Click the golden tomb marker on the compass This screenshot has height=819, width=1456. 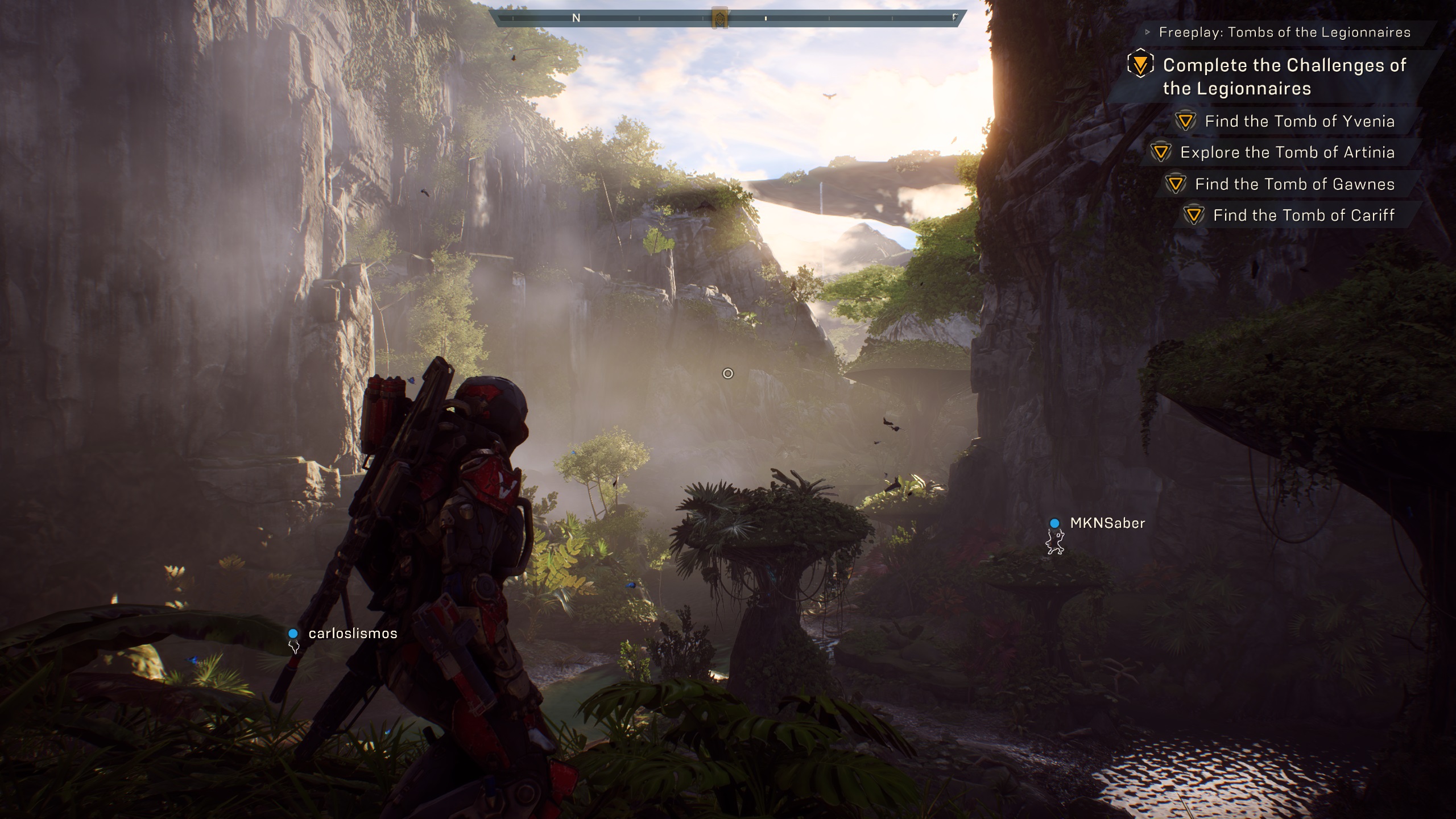pos(720,18)
